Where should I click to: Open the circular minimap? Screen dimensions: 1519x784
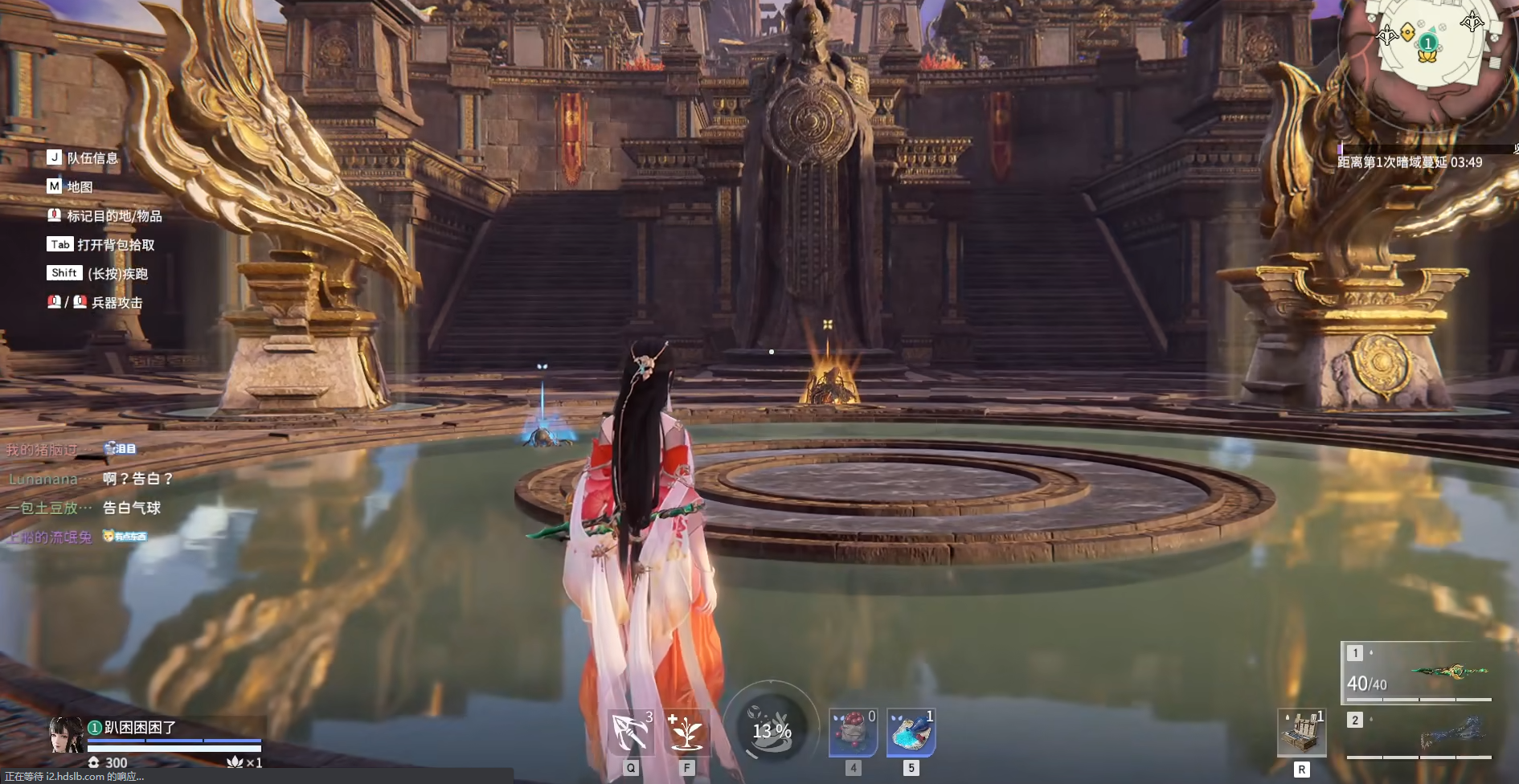coord(1427,48)
